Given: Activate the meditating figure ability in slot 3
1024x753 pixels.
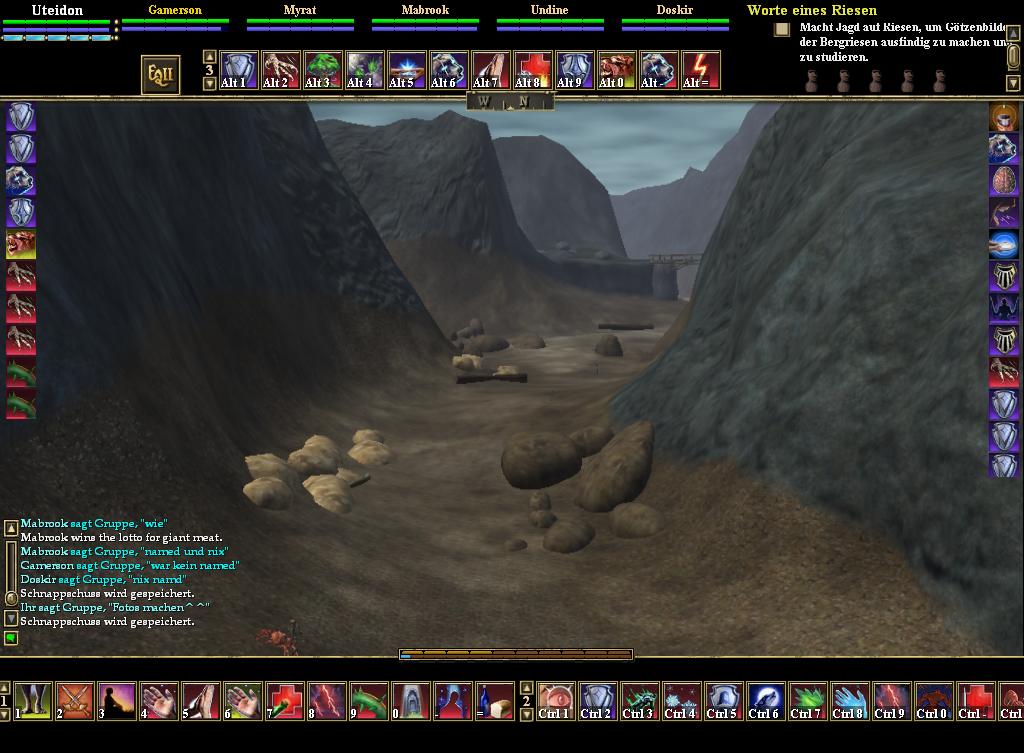Looking at the screenshot, I should click(117, 701).
